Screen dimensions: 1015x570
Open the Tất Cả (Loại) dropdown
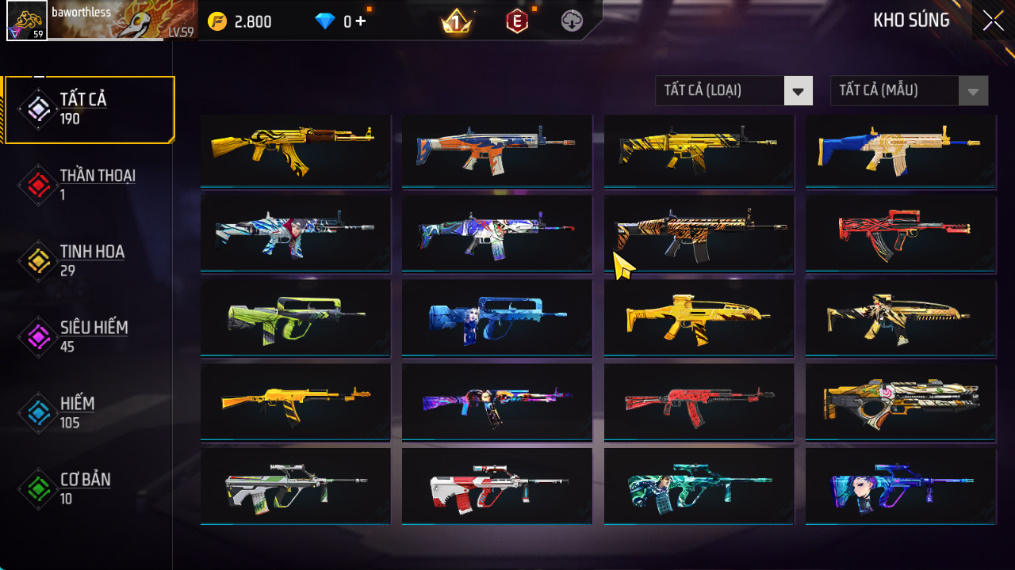734,91
